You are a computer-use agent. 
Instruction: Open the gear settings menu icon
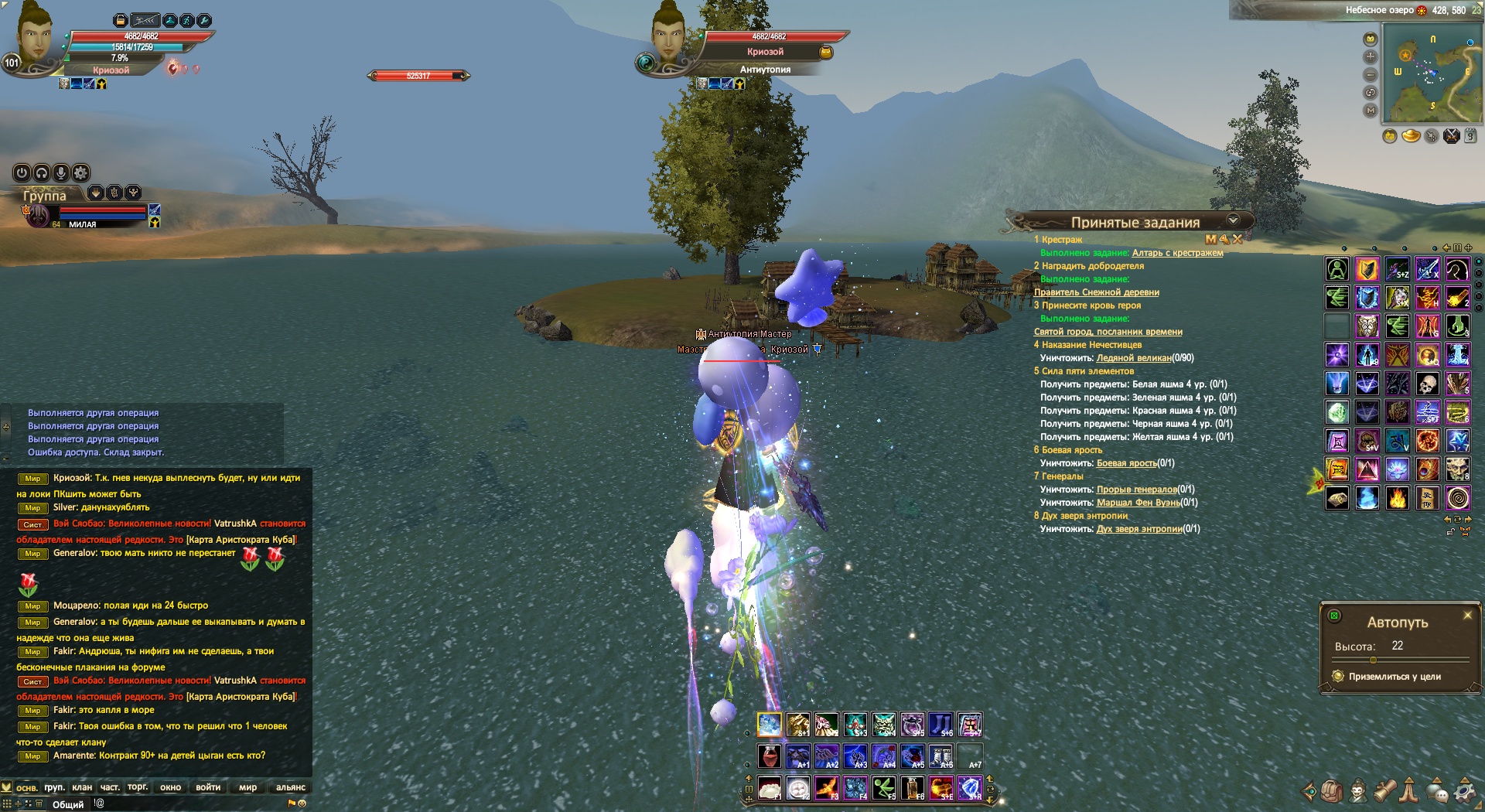tap(1464, 791)
